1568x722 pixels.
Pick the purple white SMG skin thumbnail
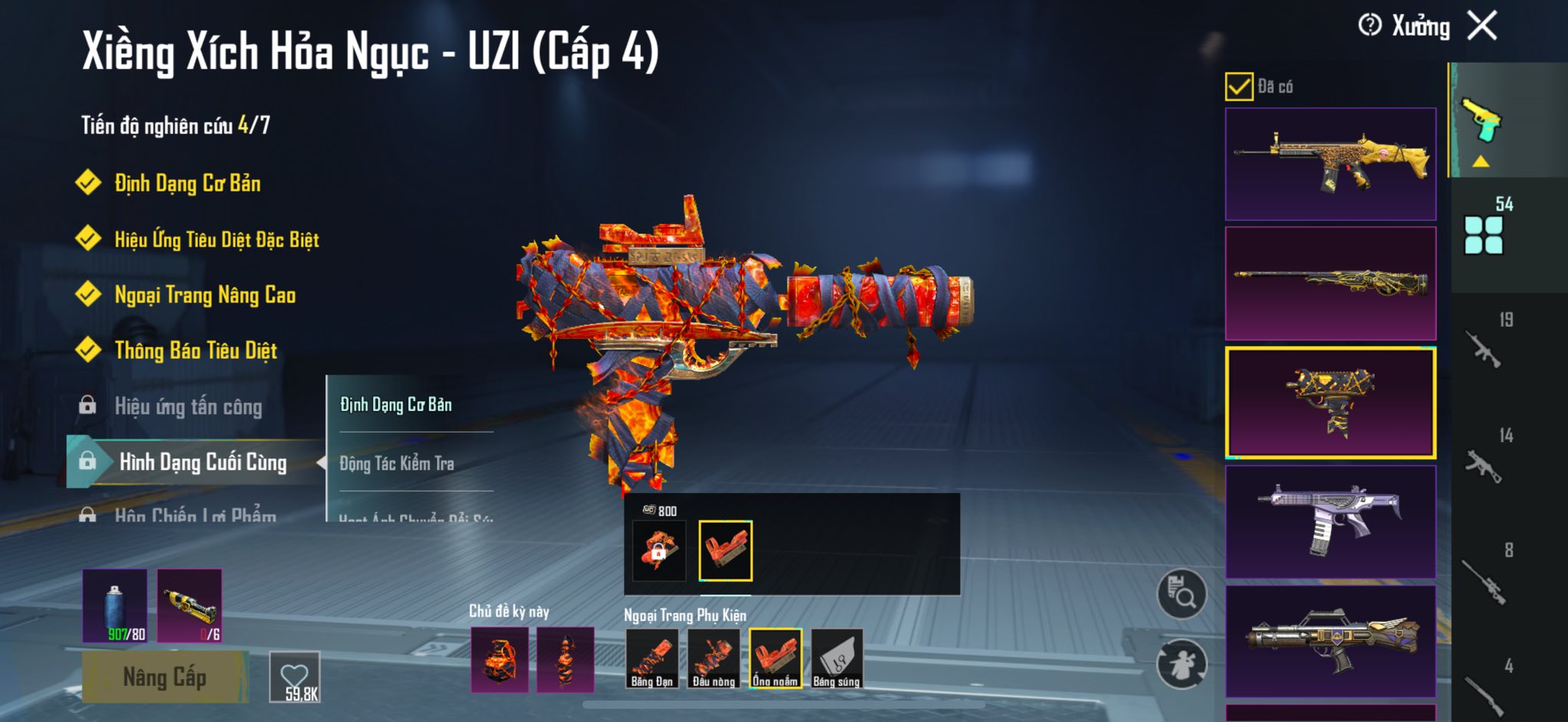click(x=1331, y=521)
